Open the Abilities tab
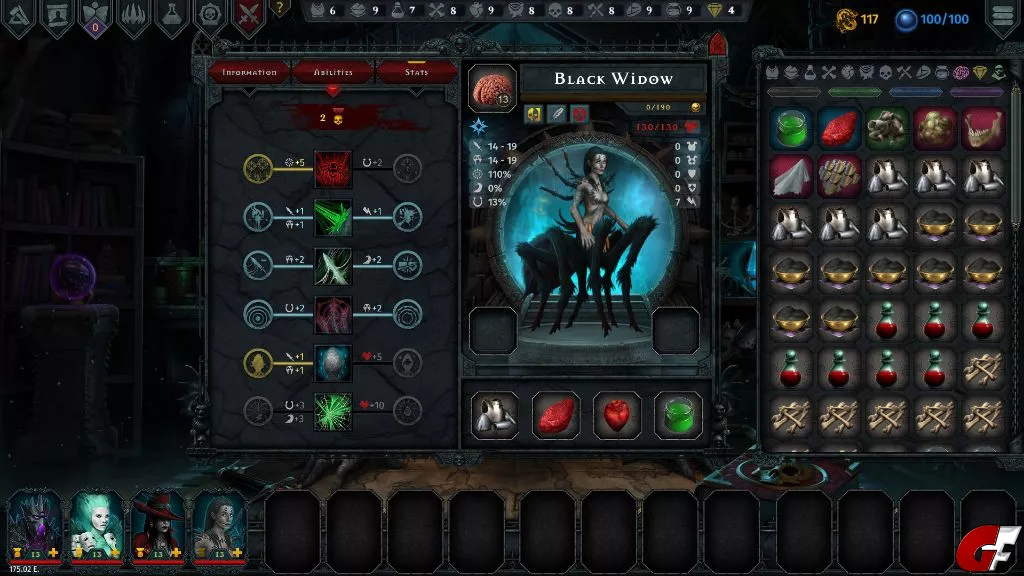1024x576 pixels. tap(333, 73)
